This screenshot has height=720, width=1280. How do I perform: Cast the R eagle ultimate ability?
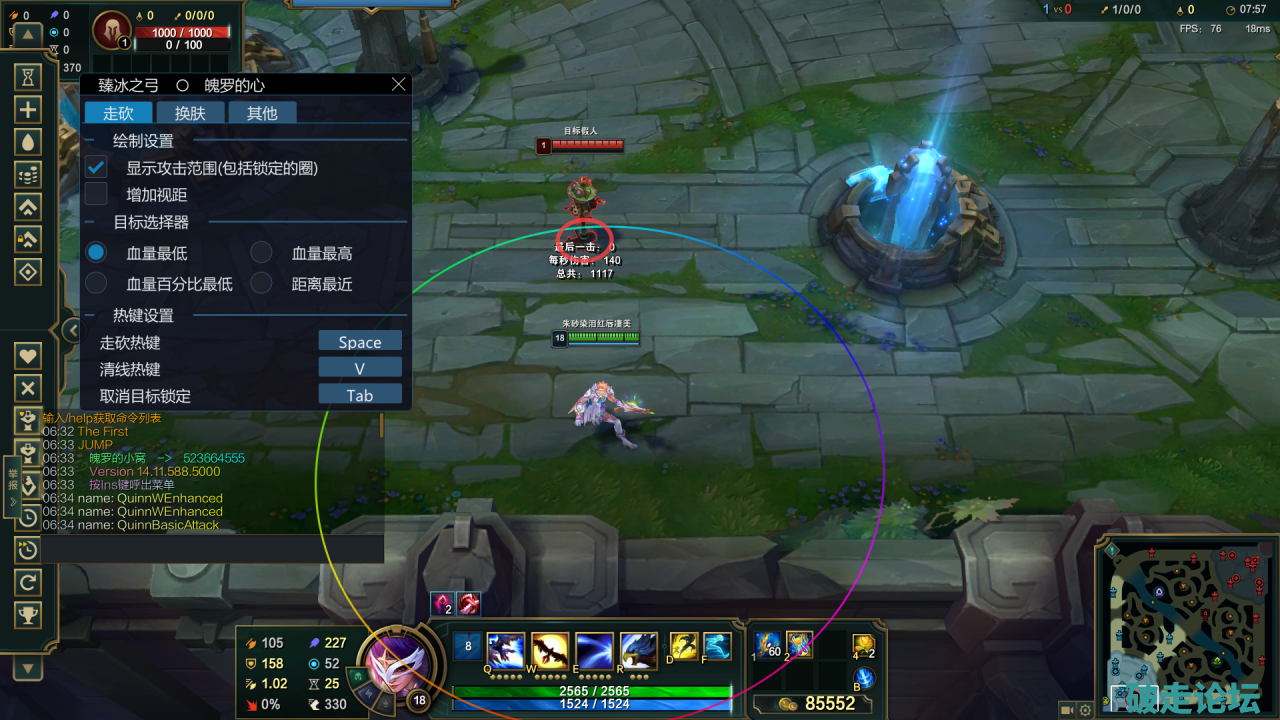pyautogui.click(x=638, y=651)
